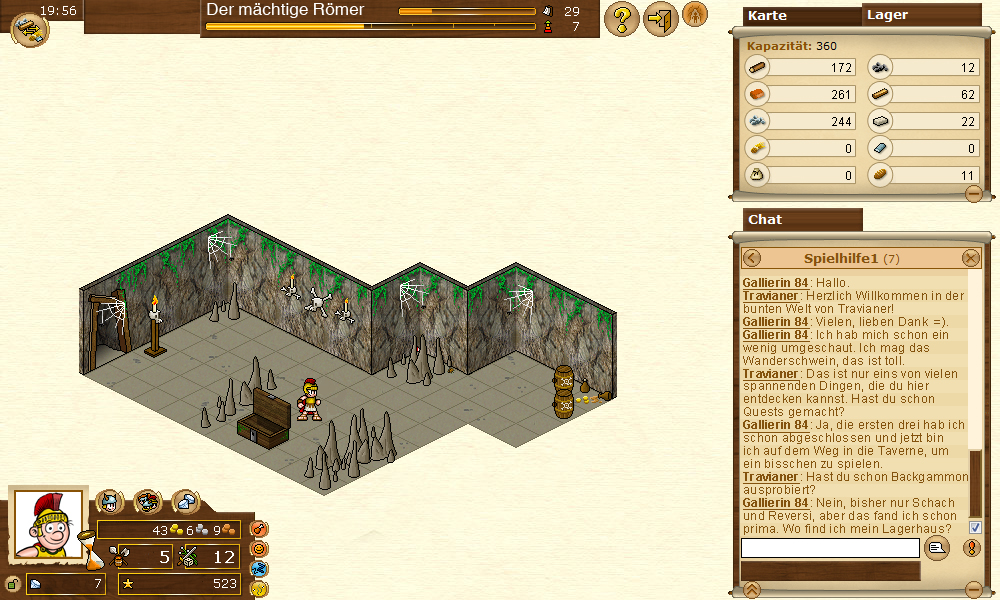Open the diamonds premium icon
Image resolution: width=1000 pixels, height=600 pixels.
(x=185, y=501)
